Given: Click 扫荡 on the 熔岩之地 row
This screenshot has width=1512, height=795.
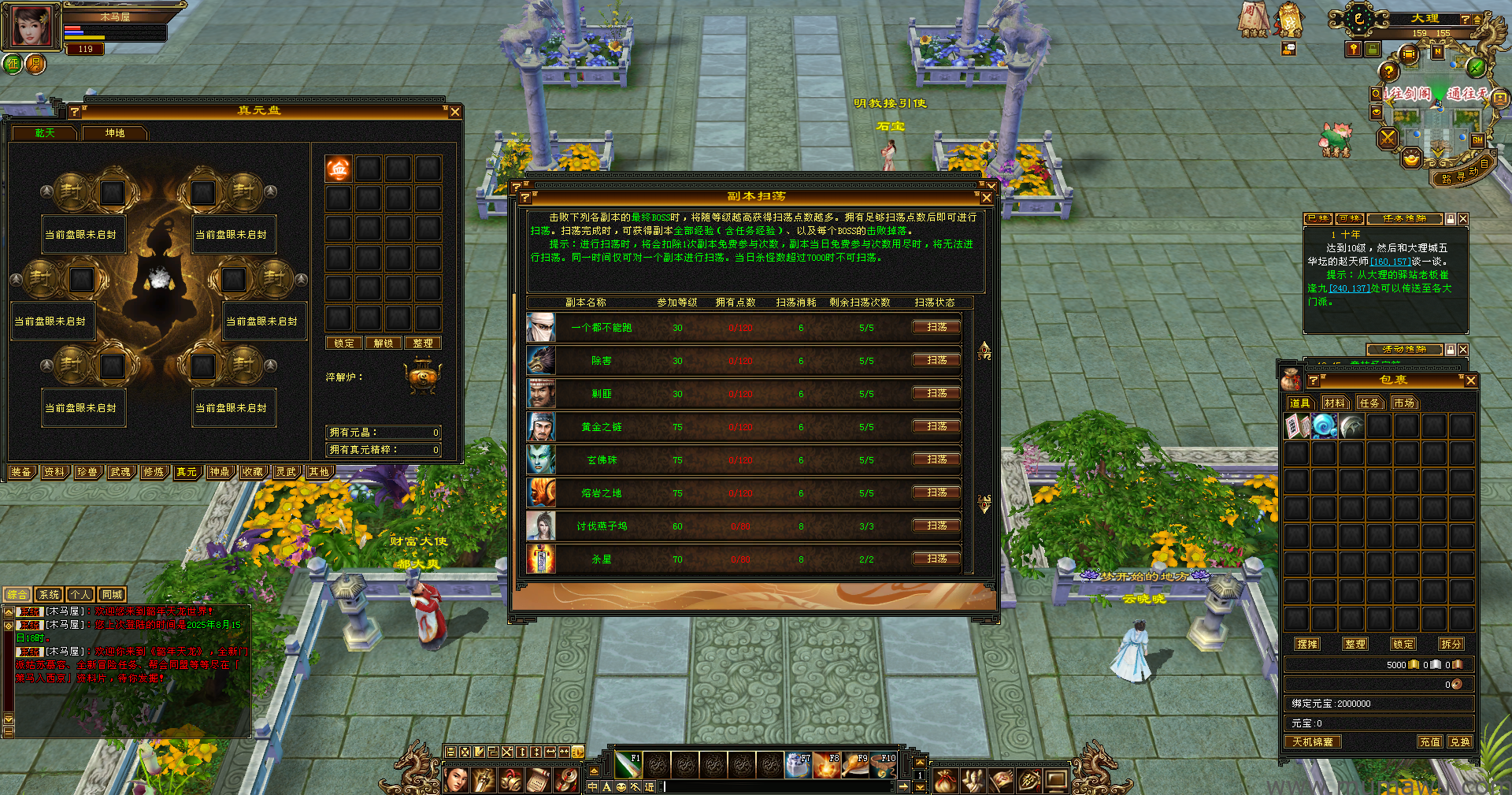Looking at the screenshot, I should (x=936, y=492).
